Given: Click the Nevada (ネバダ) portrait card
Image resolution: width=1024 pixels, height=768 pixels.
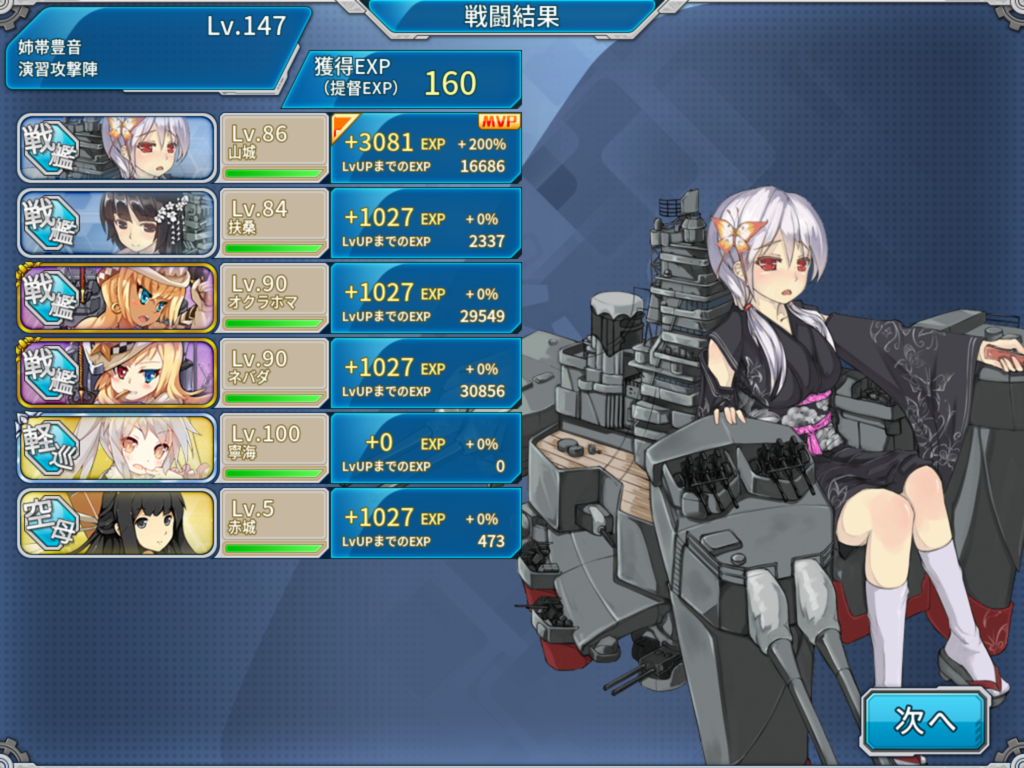Looking at the screenshot, I should pyautogui.click(x=118, y=372).
